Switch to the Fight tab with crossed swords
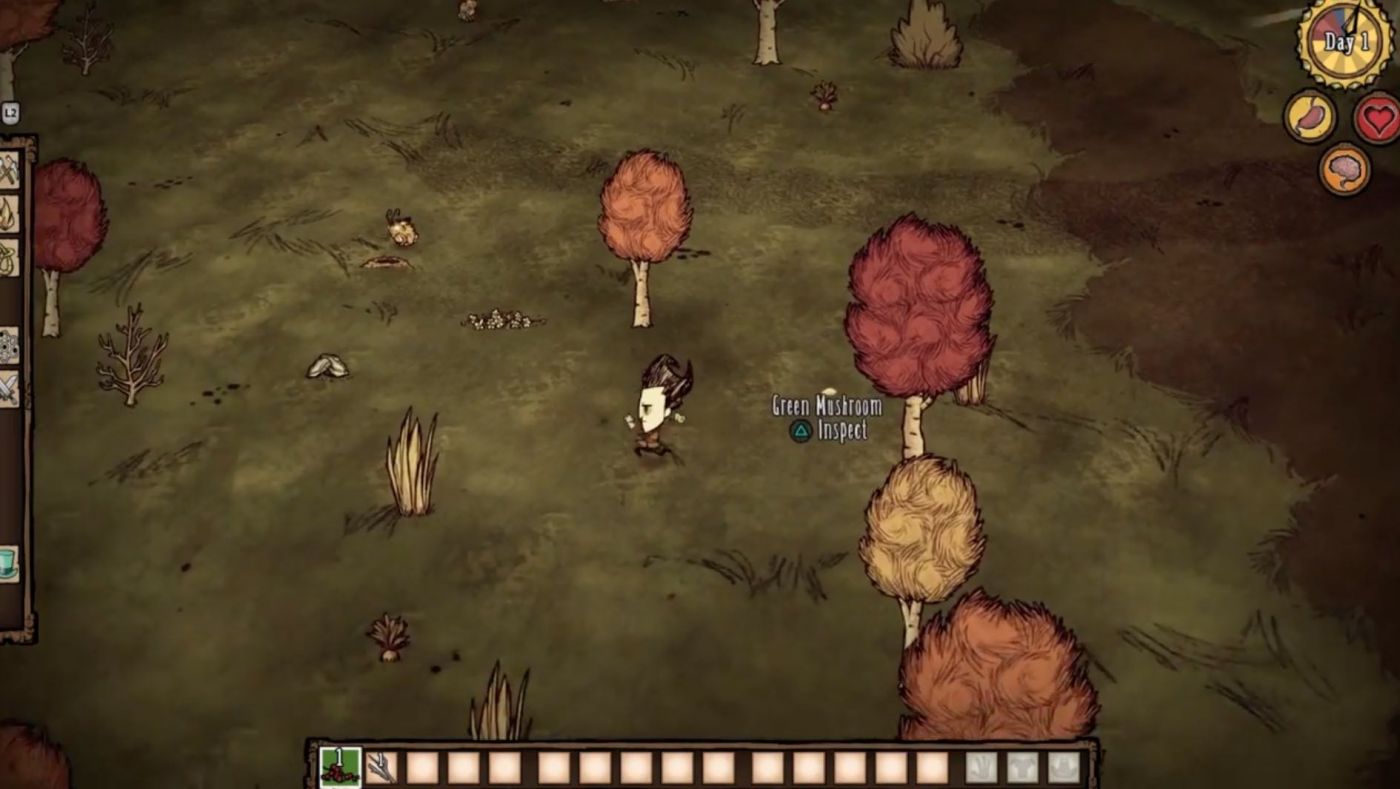The height and width of the screenshot is (789, 1400). click(x=9, y=388)
